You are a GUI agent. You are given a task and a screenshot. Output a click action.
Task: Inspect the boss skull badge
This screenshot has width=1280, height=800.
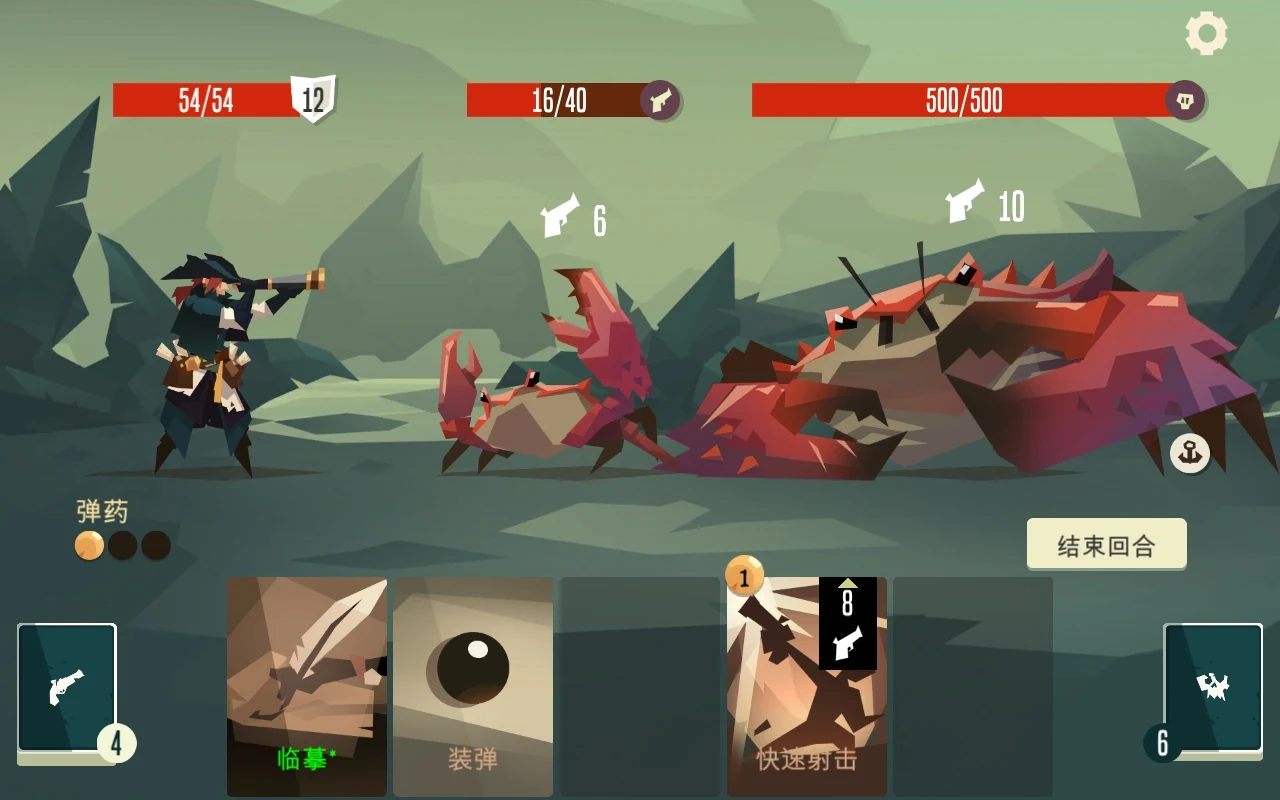point(1185,100)
